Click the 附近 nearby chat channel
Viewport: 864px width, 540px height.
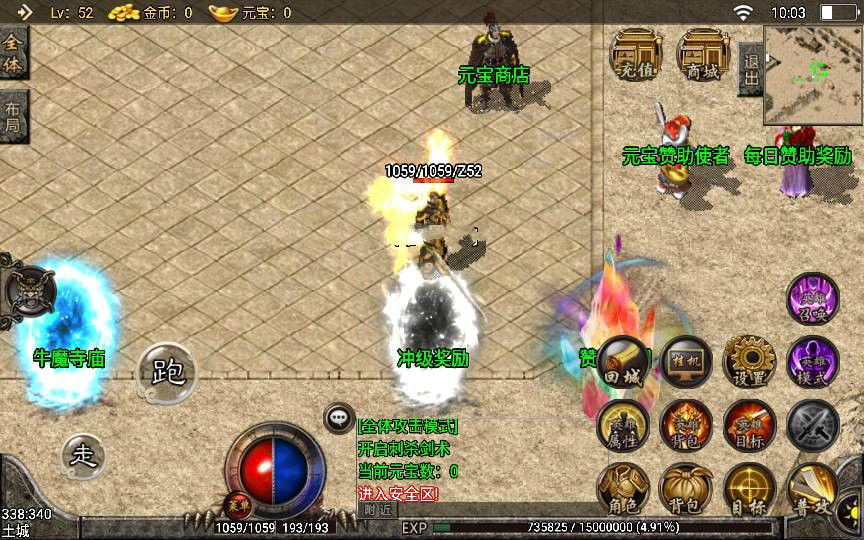(x=377, y=509)
